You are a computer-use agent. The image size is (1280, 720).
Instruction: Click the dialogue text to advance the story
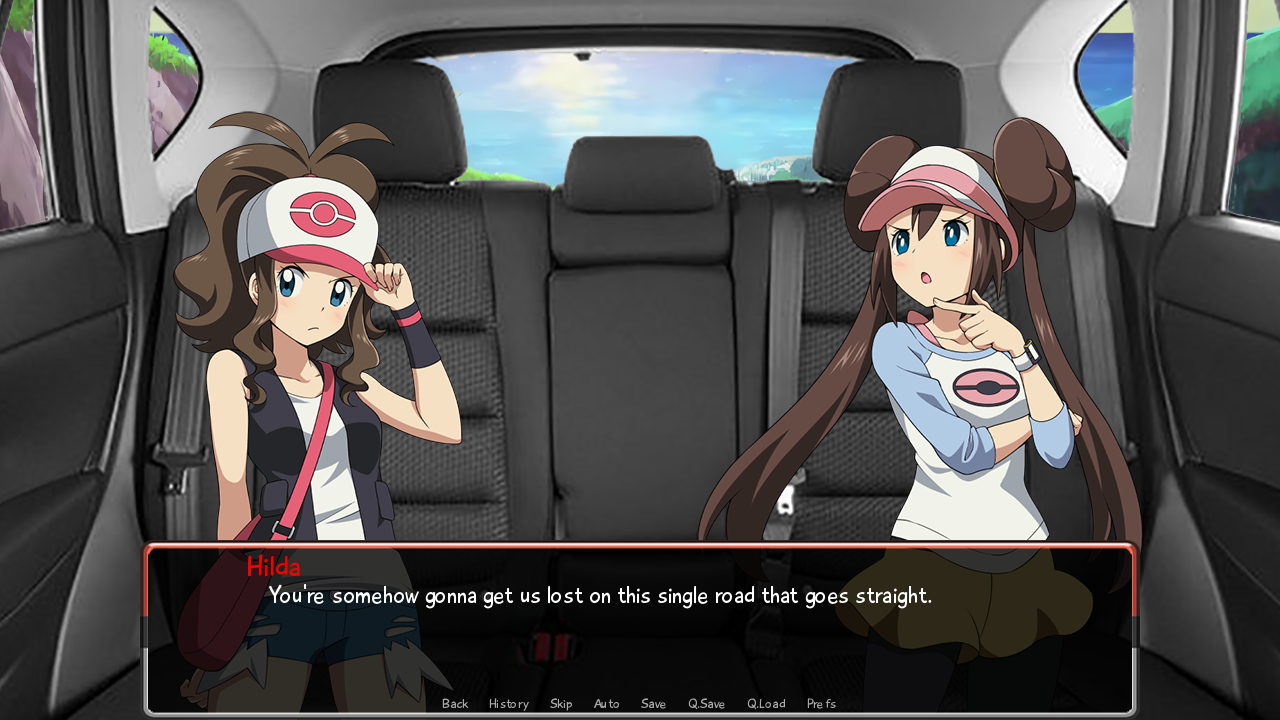pos(599,594)
